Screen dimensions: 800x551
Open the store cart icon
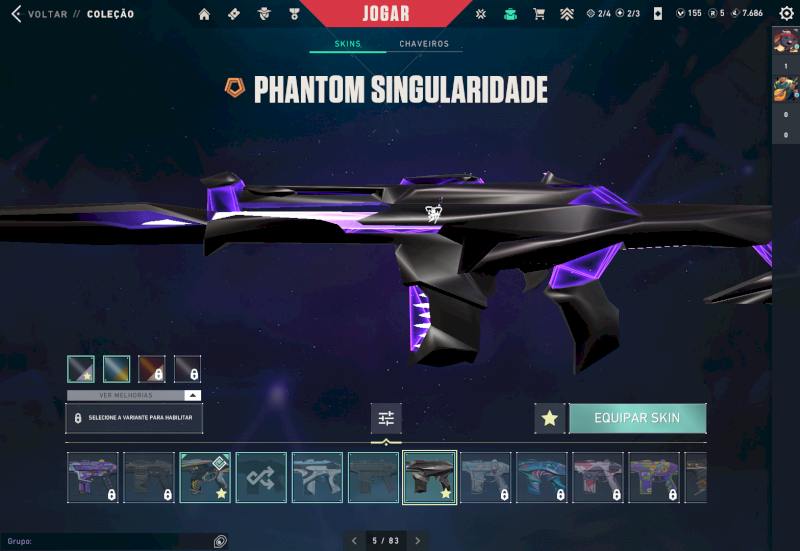click(x=539, y=14)
